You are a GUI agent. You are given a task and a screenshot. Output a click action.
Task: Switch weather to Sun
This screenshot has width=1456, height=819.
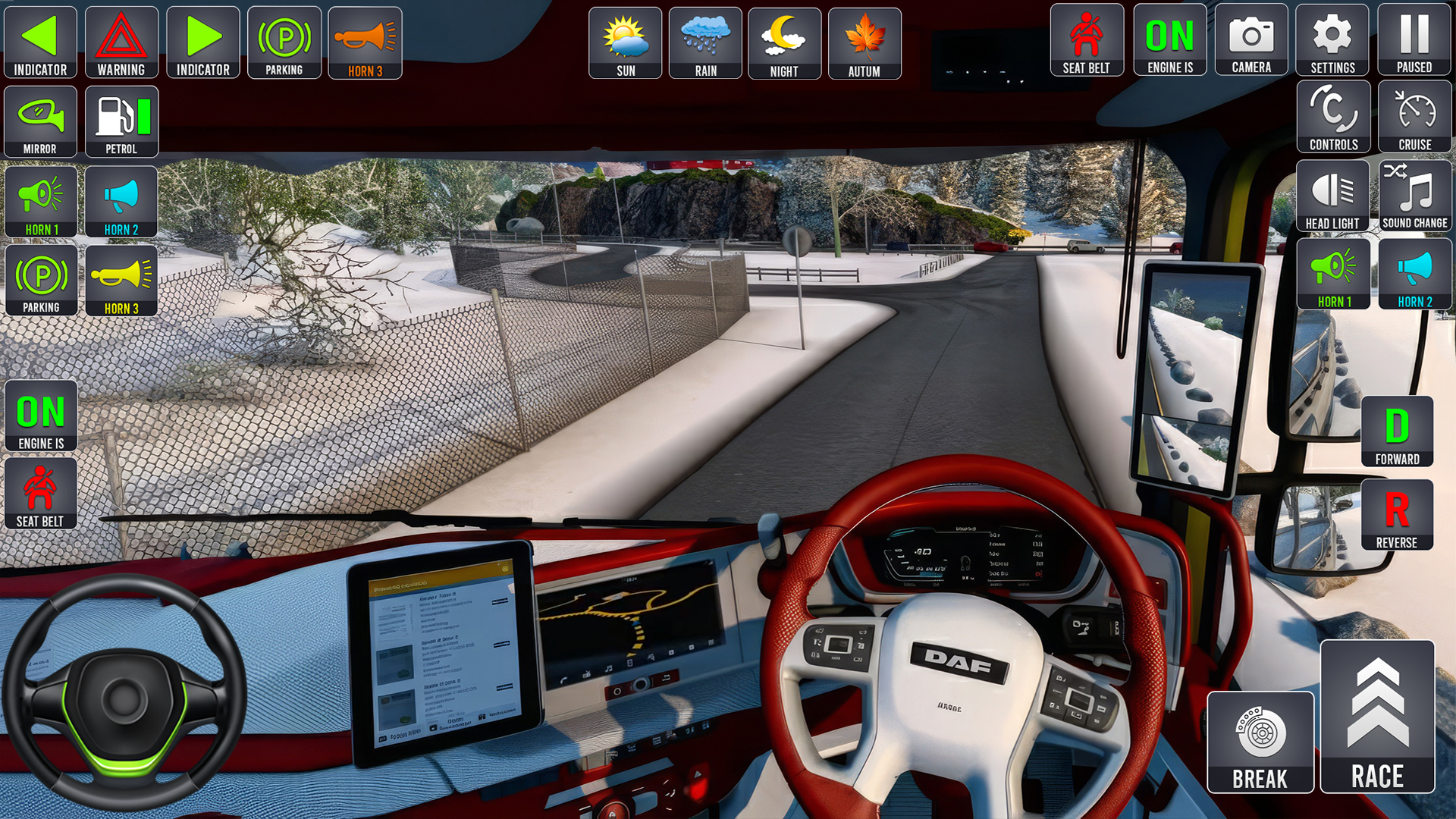click(x=625, y=43)
